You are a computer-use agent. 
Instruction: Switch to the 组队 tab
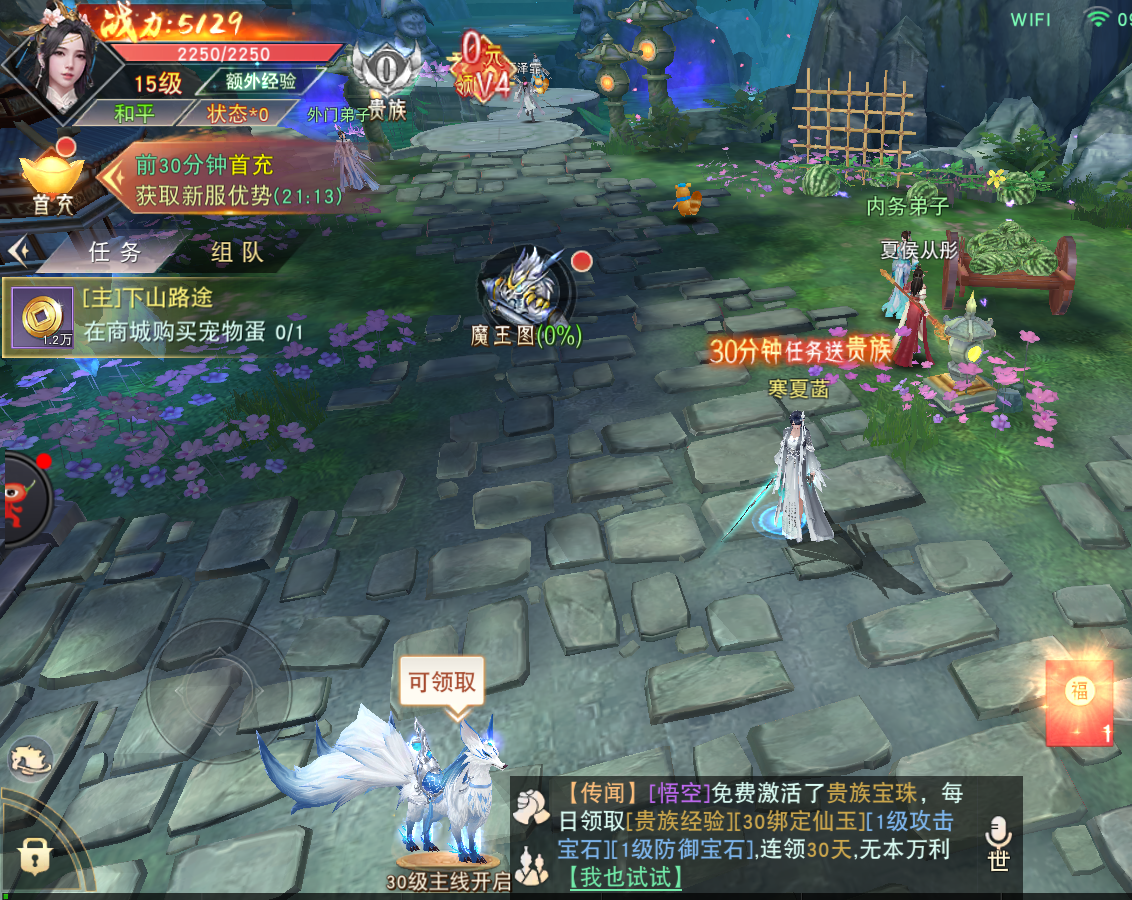pyautogui.click(x=237, y=252)
